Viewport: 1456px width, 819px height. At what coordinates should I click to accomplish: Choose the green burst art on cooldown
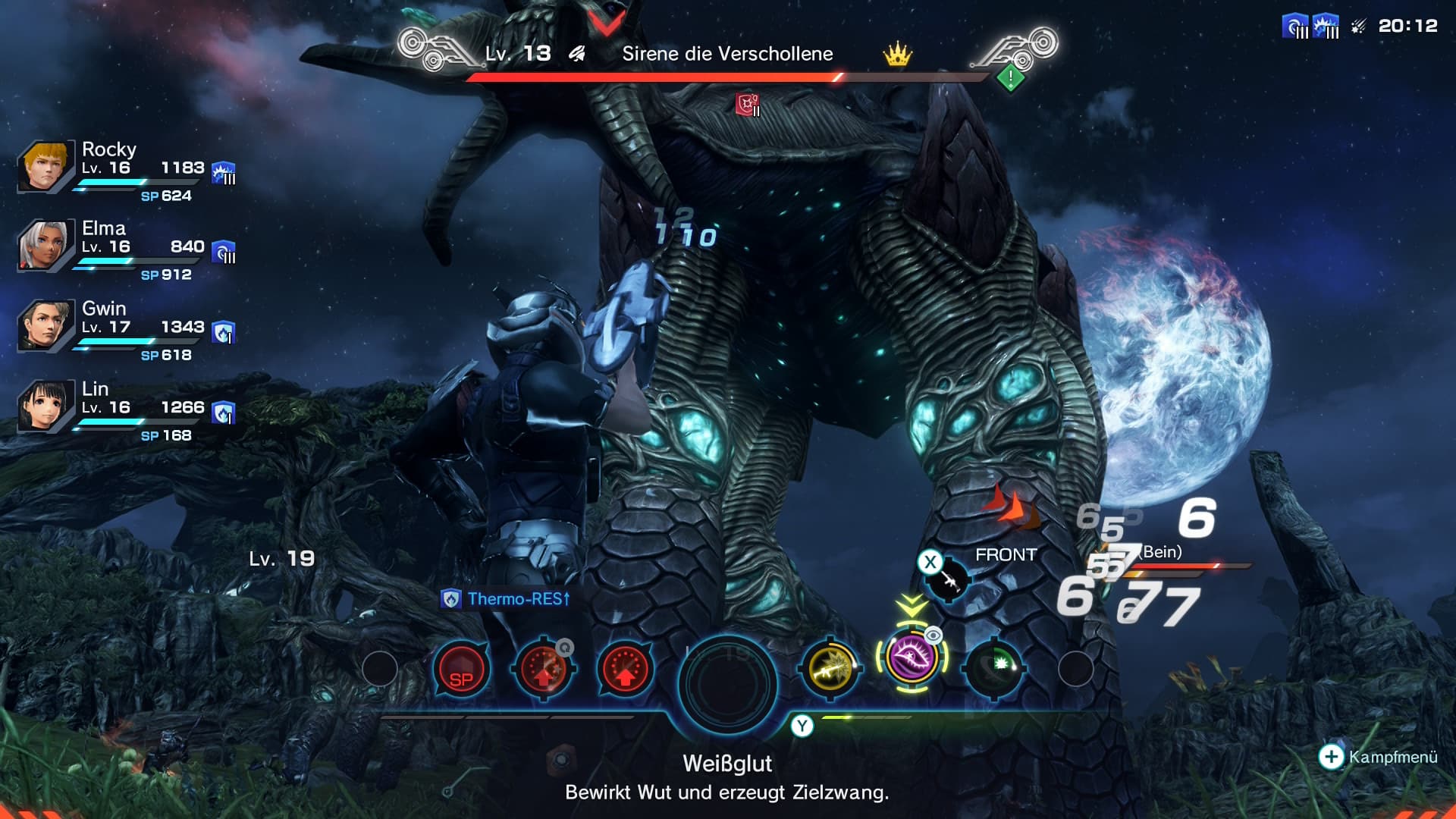[994, 669]
